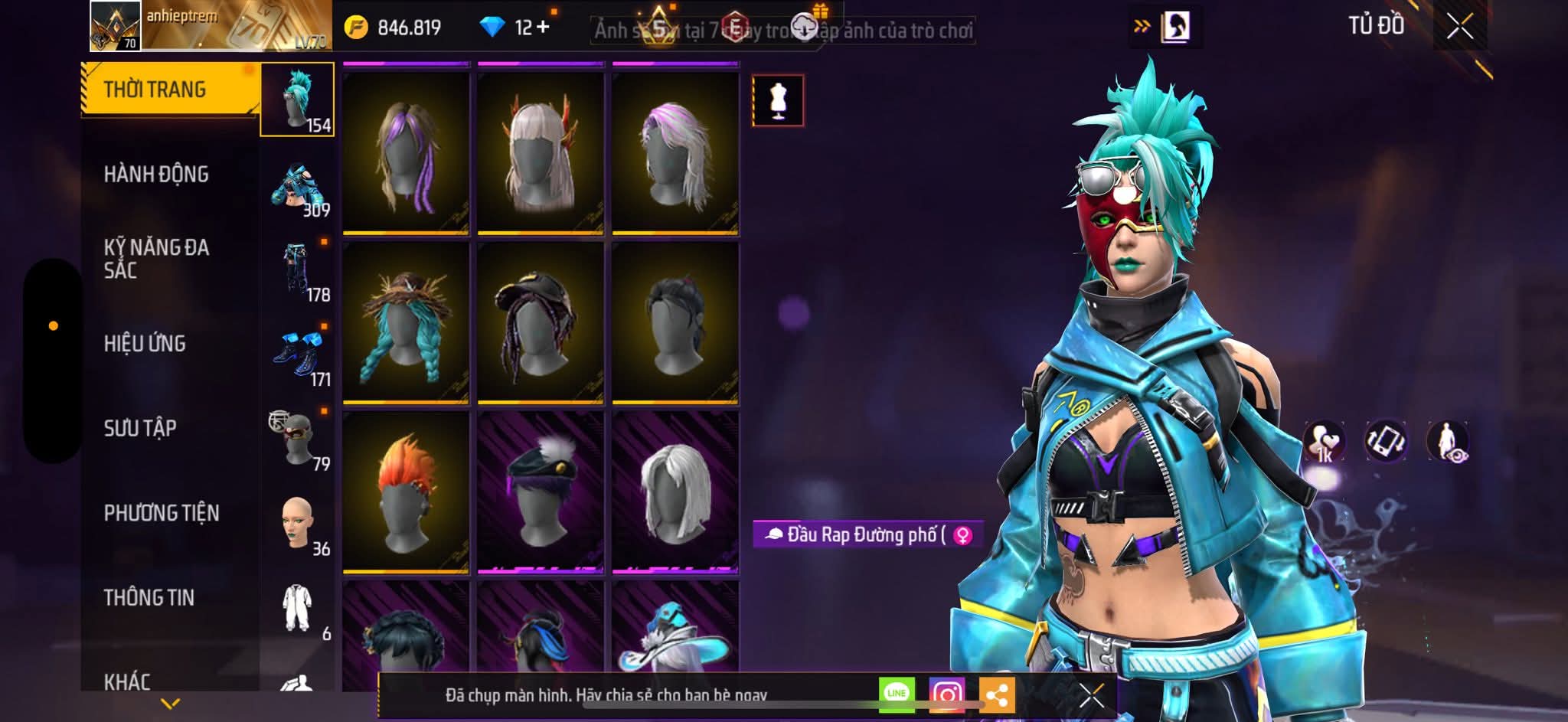Screen dimensions: 1568x722
Task: Share the screenshot via the share icon
Action: coord(999,693)
